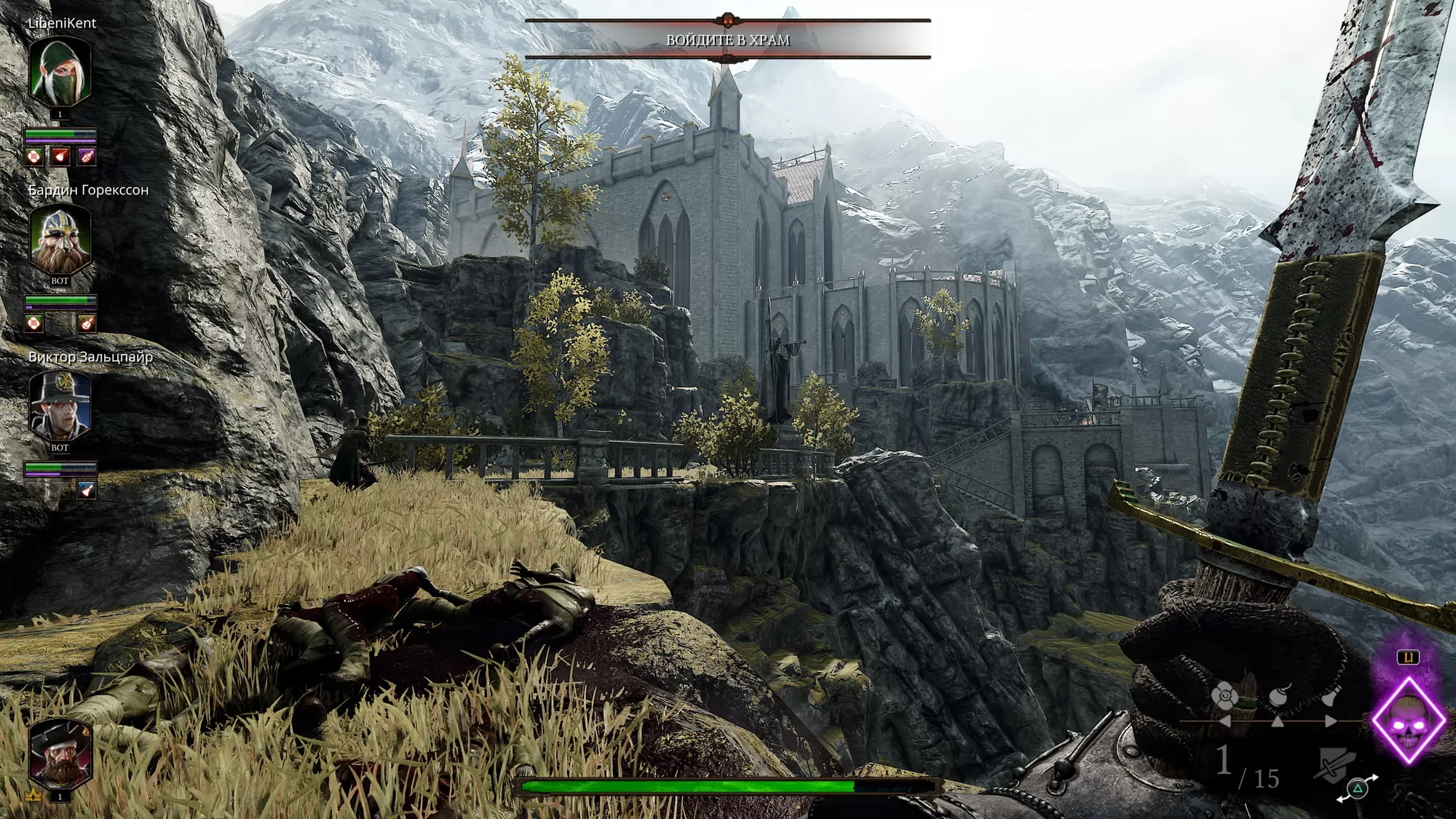Select the potion flask slot icon
The width and height of the screenshot is (1456, 819).
click(1331, 696)
